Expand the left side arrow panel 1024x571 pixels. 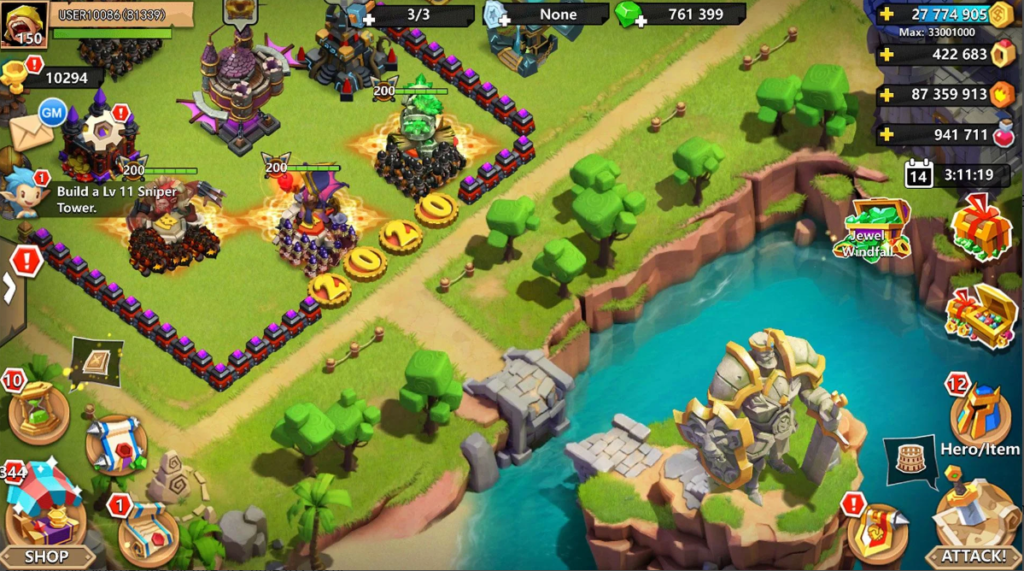[x=10, y=292]
